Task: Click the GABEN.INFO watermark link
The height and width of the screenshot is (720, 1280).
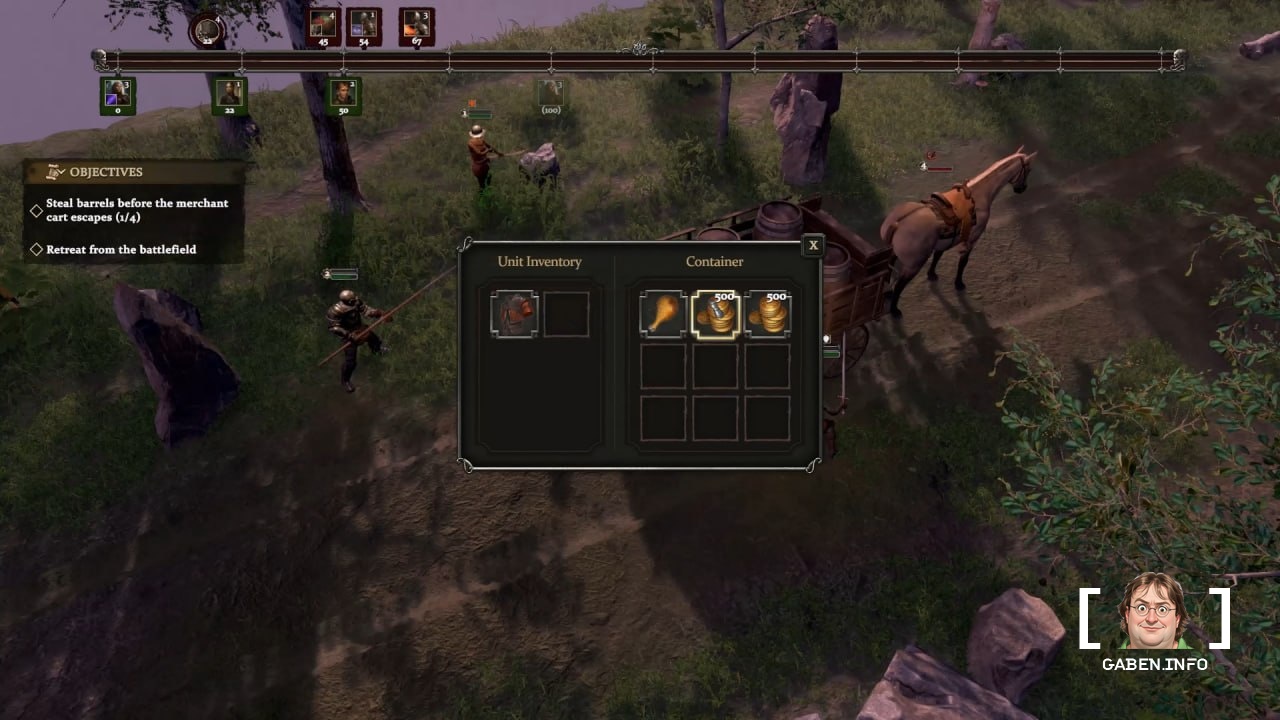Action: click(1155, 664)
